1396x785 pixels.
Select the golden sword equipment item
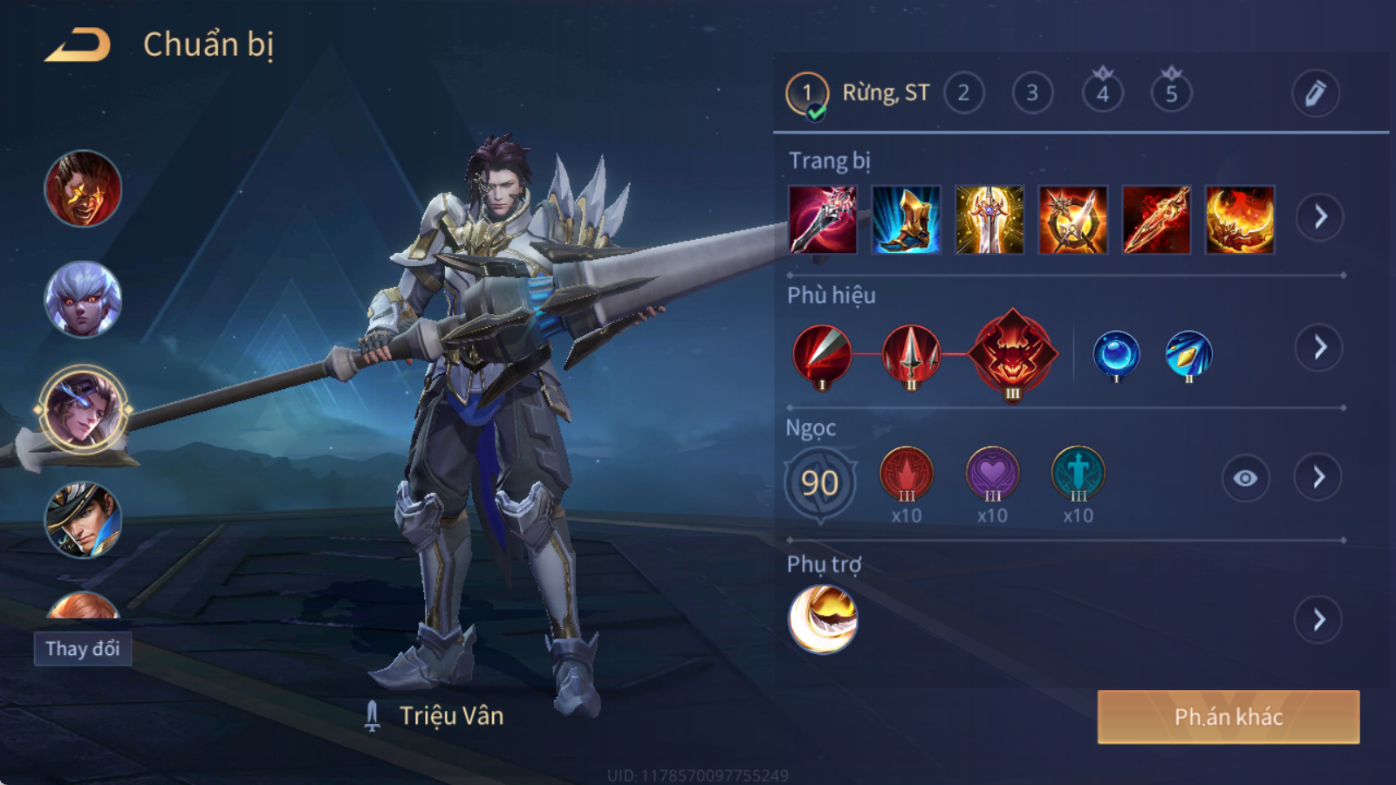pos(989,219)
